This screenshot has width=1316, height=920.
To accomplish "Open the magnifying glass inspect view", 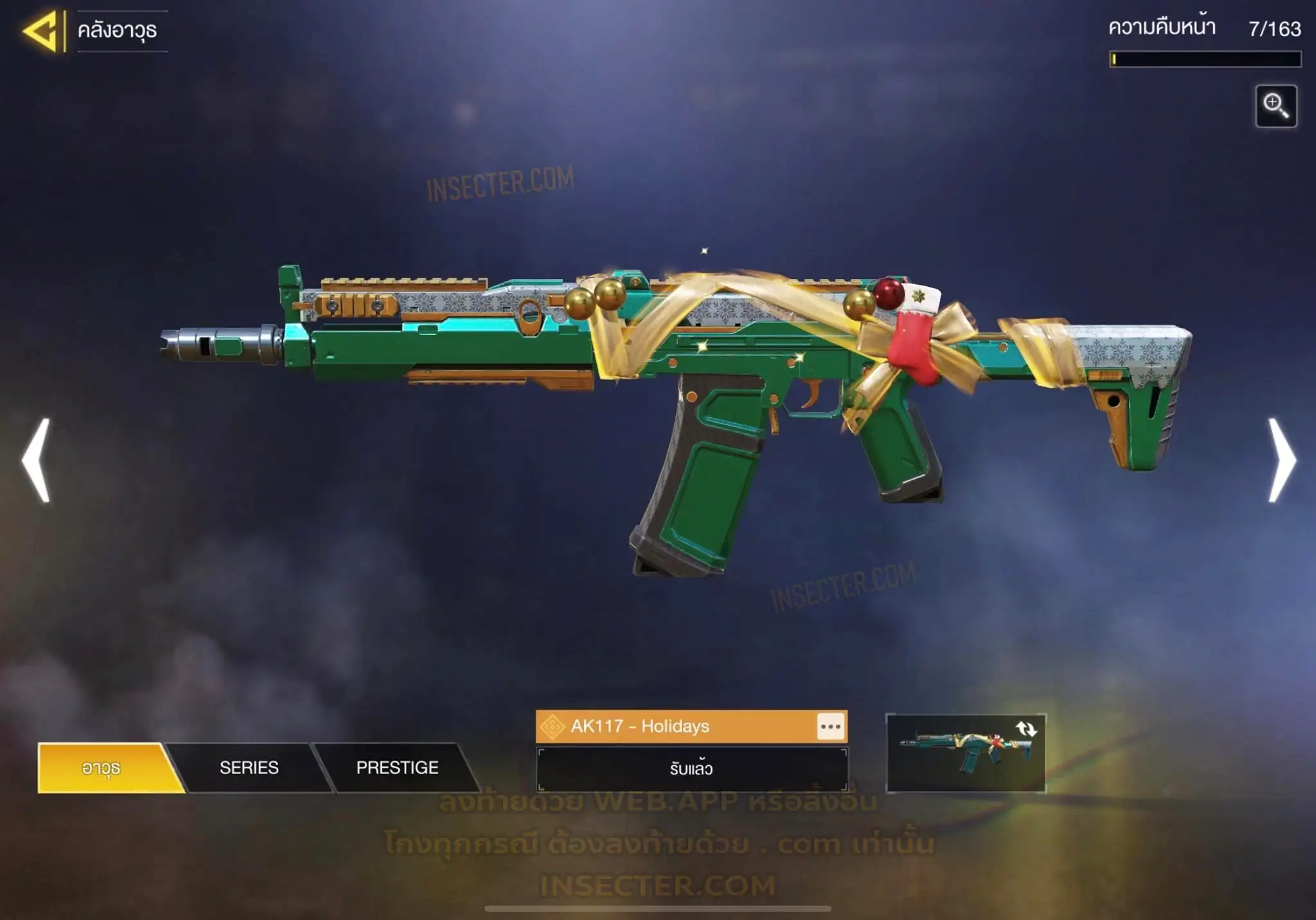I will 1276,106.
